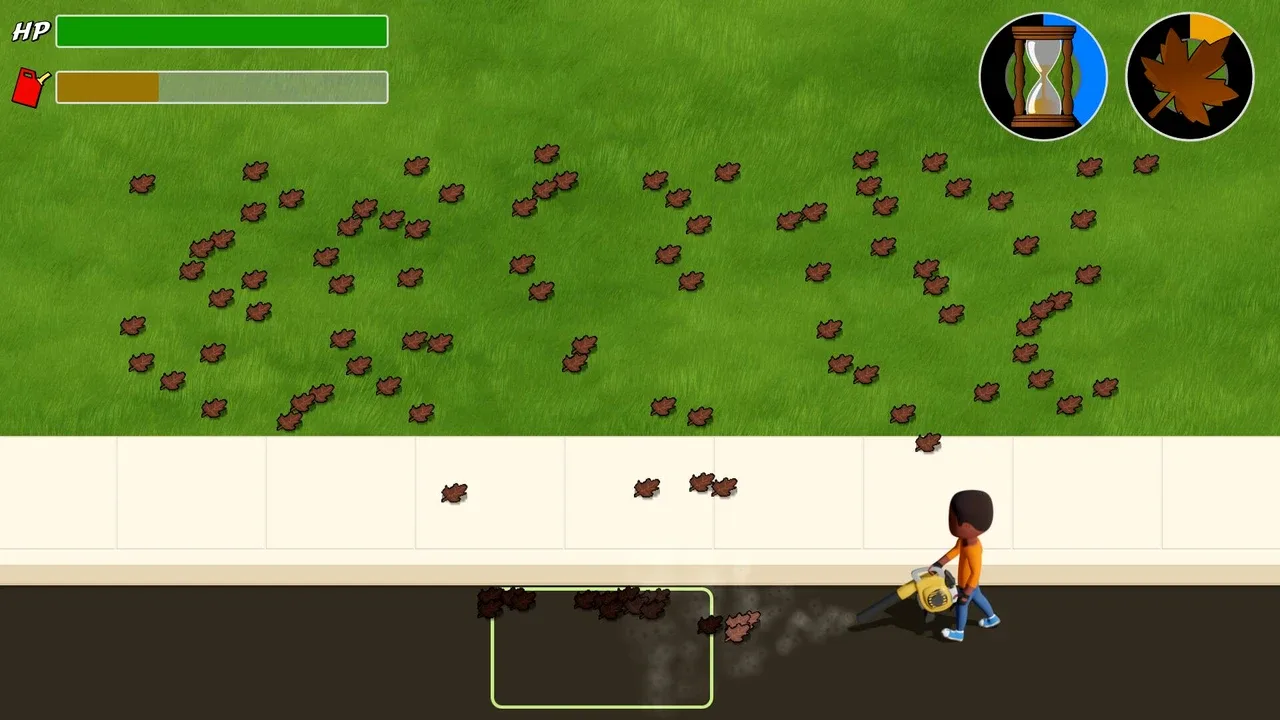
Task: Click the red fuel can icon
Action: [30, 88]
